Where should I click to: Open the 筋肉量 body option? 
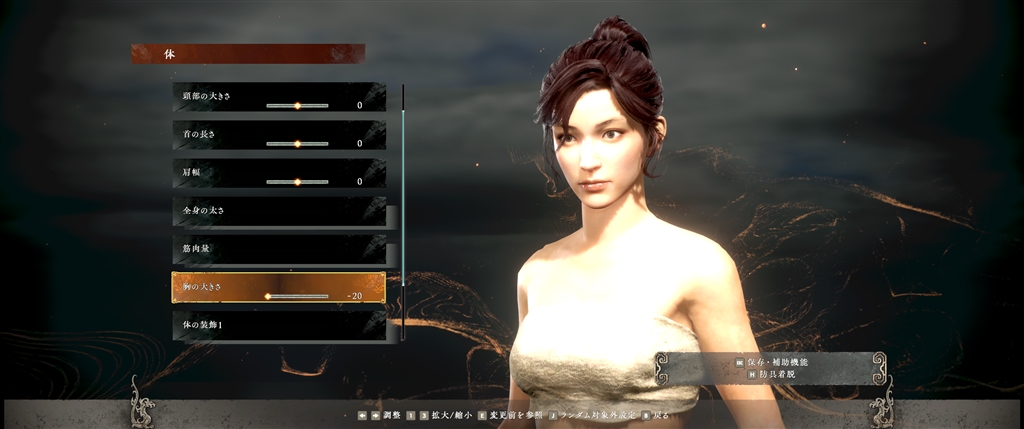coord(278,249)
